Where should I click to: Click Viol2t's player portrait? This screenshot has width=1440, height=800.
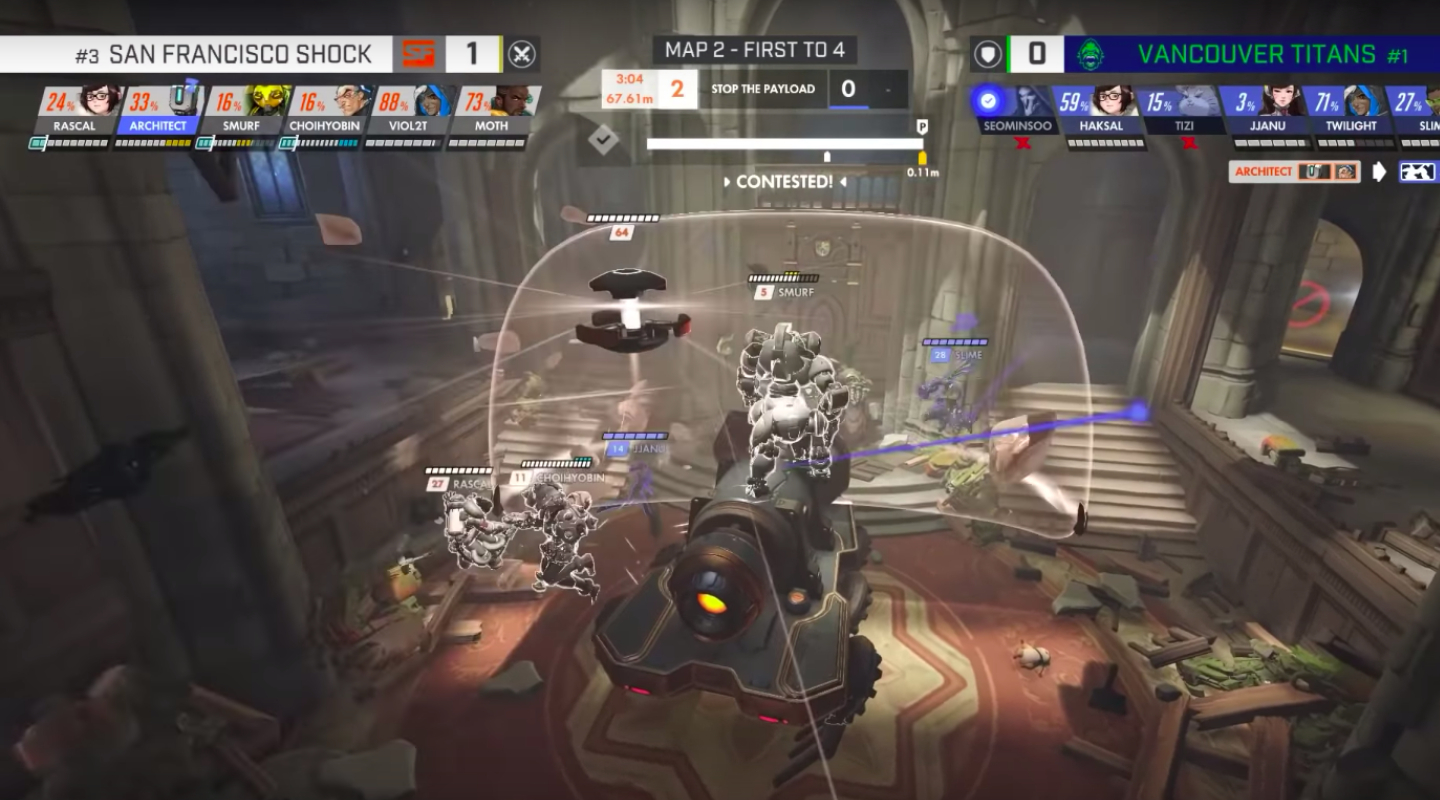coord(407,109)
